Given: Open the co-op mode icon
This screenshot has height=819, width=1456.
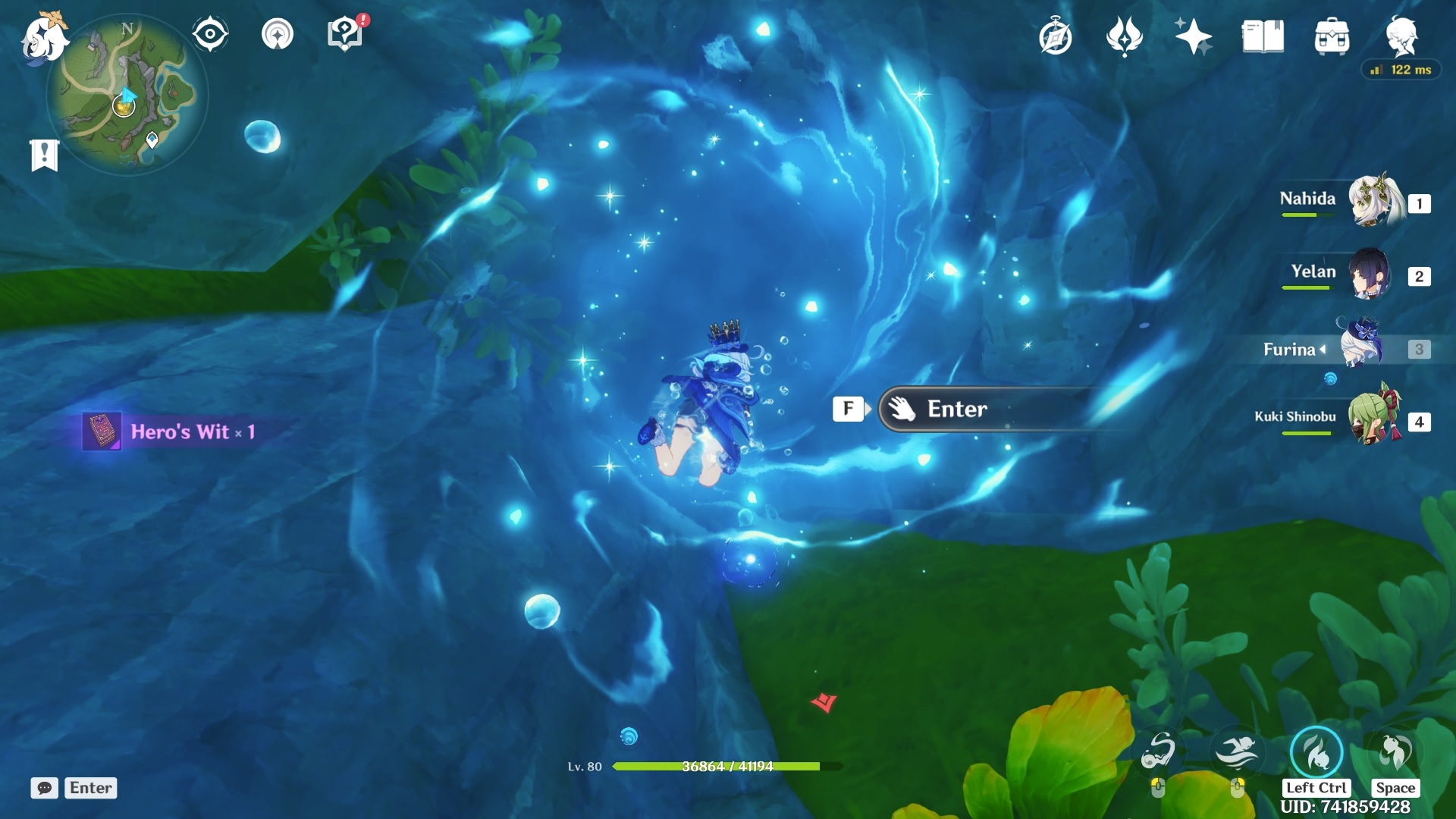Looking at the screenshot, I should point(277,35).
